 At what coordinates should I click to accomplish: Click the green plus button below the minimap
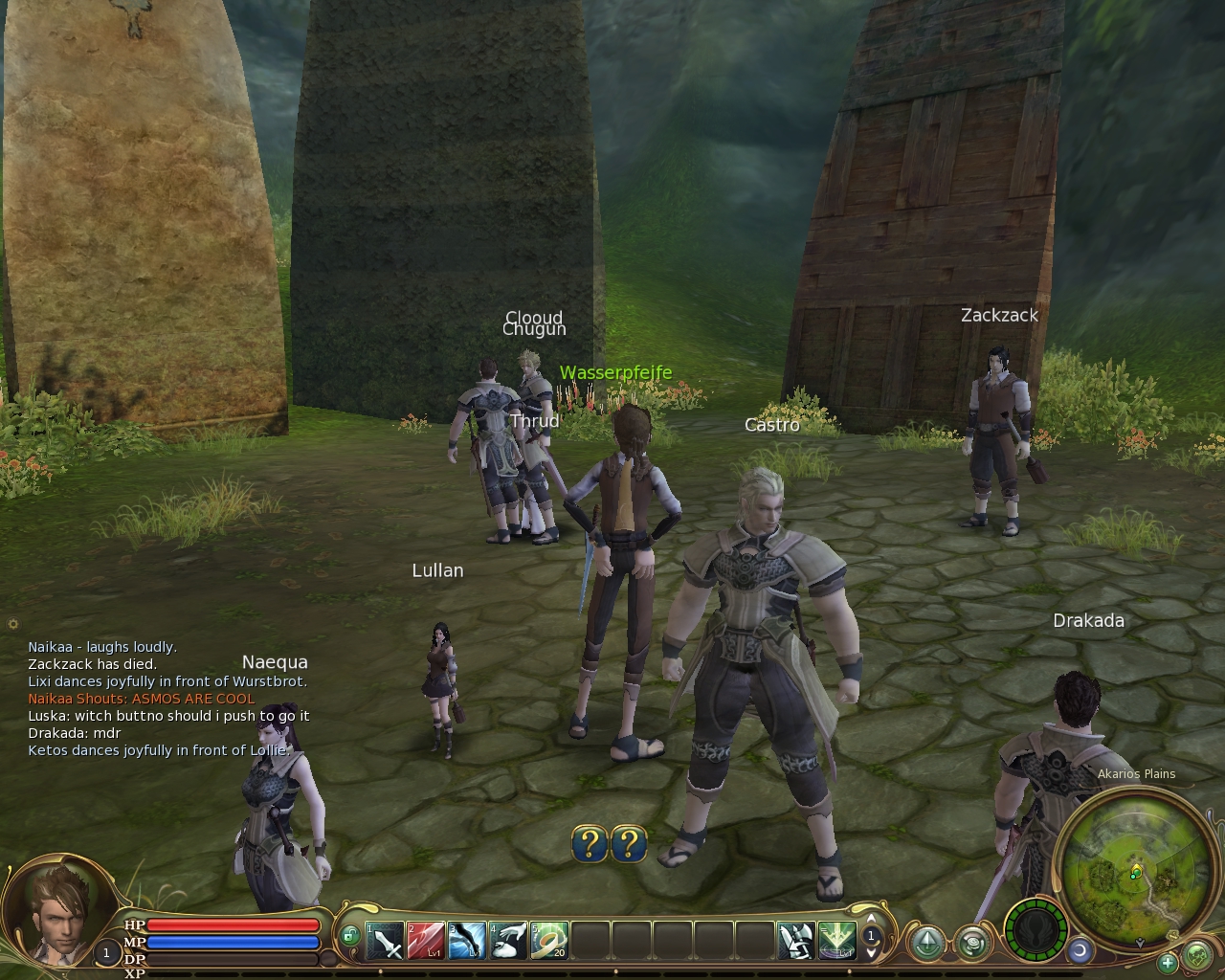click(x=1168, y=963)
